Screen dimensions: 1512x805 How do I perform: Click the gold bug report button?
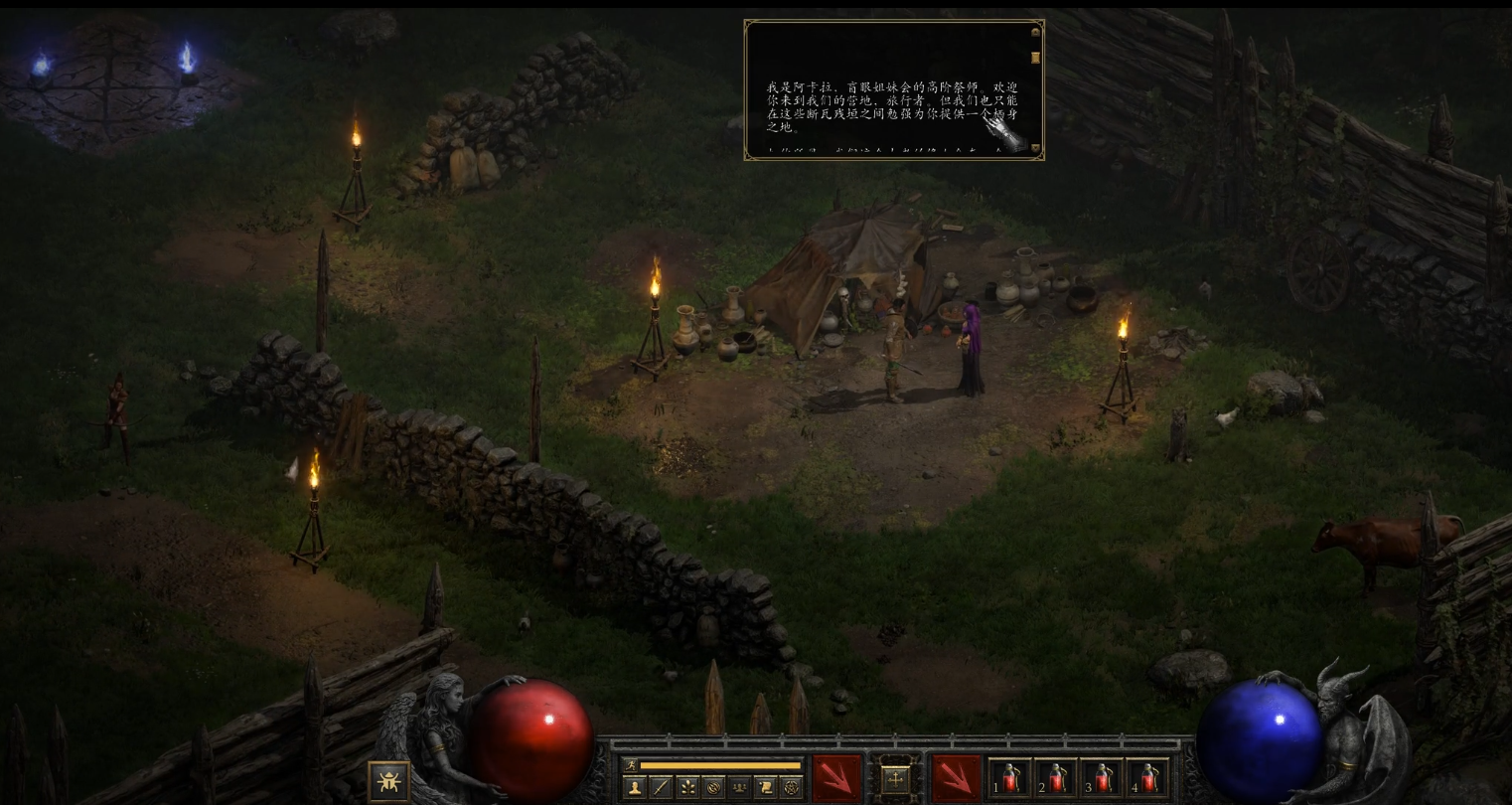[x=388, y=781]
